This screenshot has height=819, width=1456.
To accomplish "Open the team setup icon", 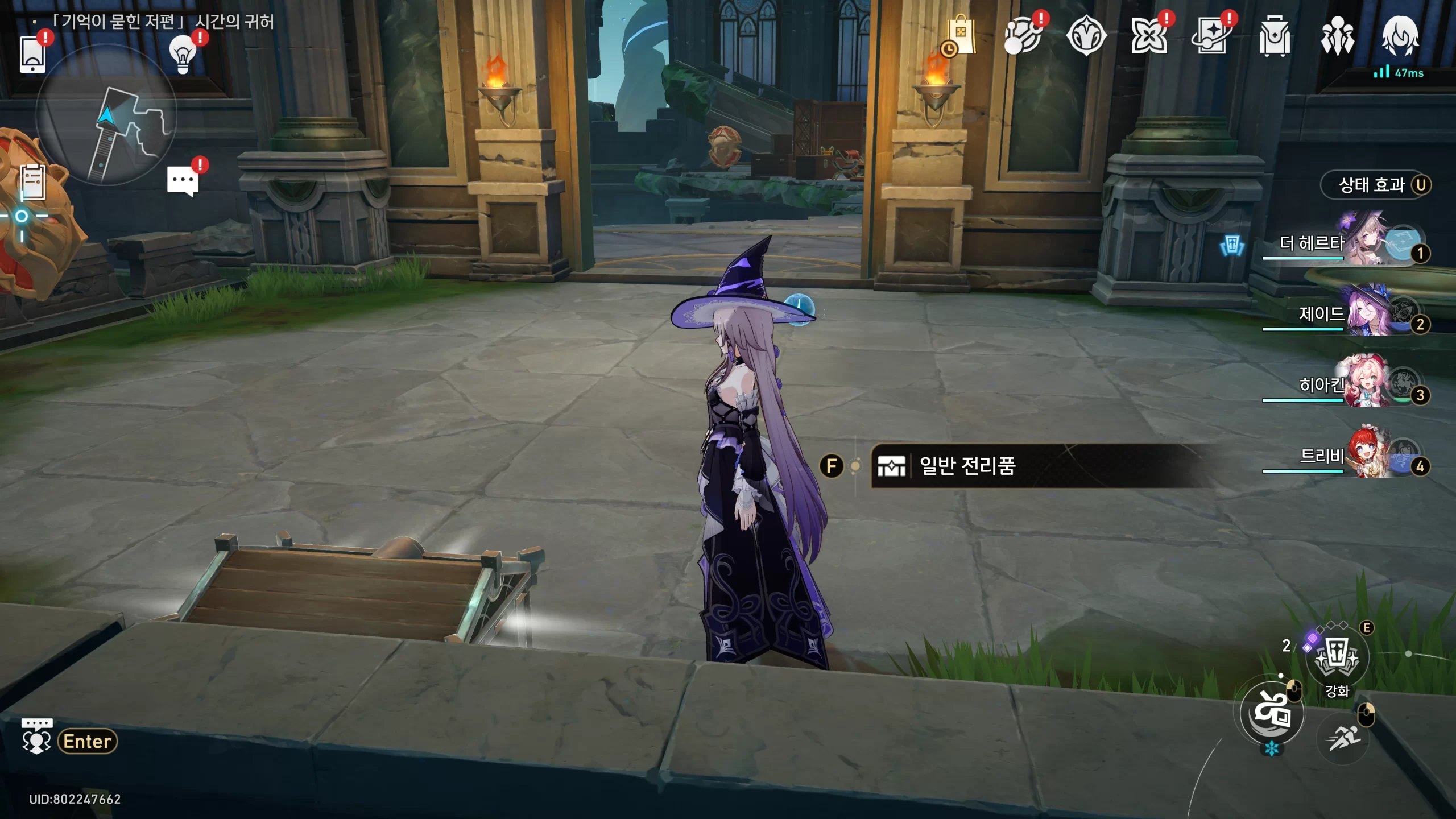I will [x=1337, y=36].
